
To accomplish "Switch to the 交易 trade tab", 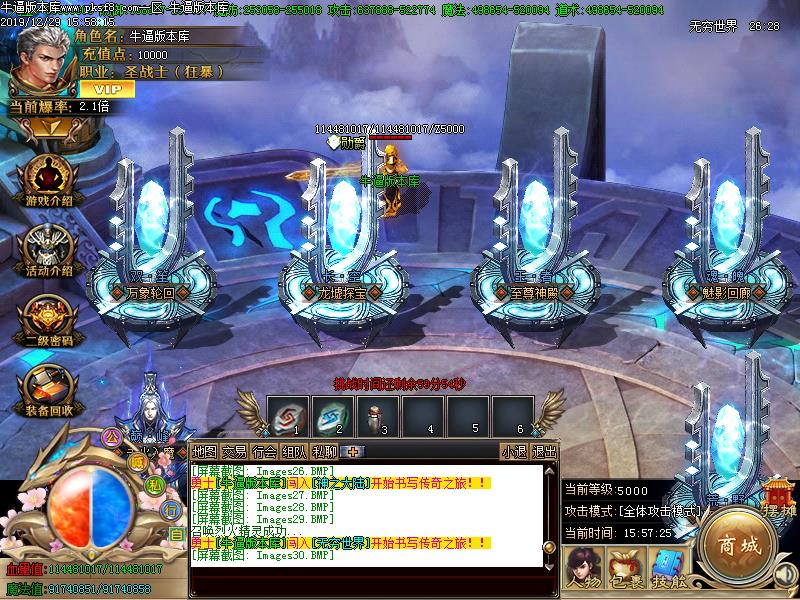I will (234, 452).
